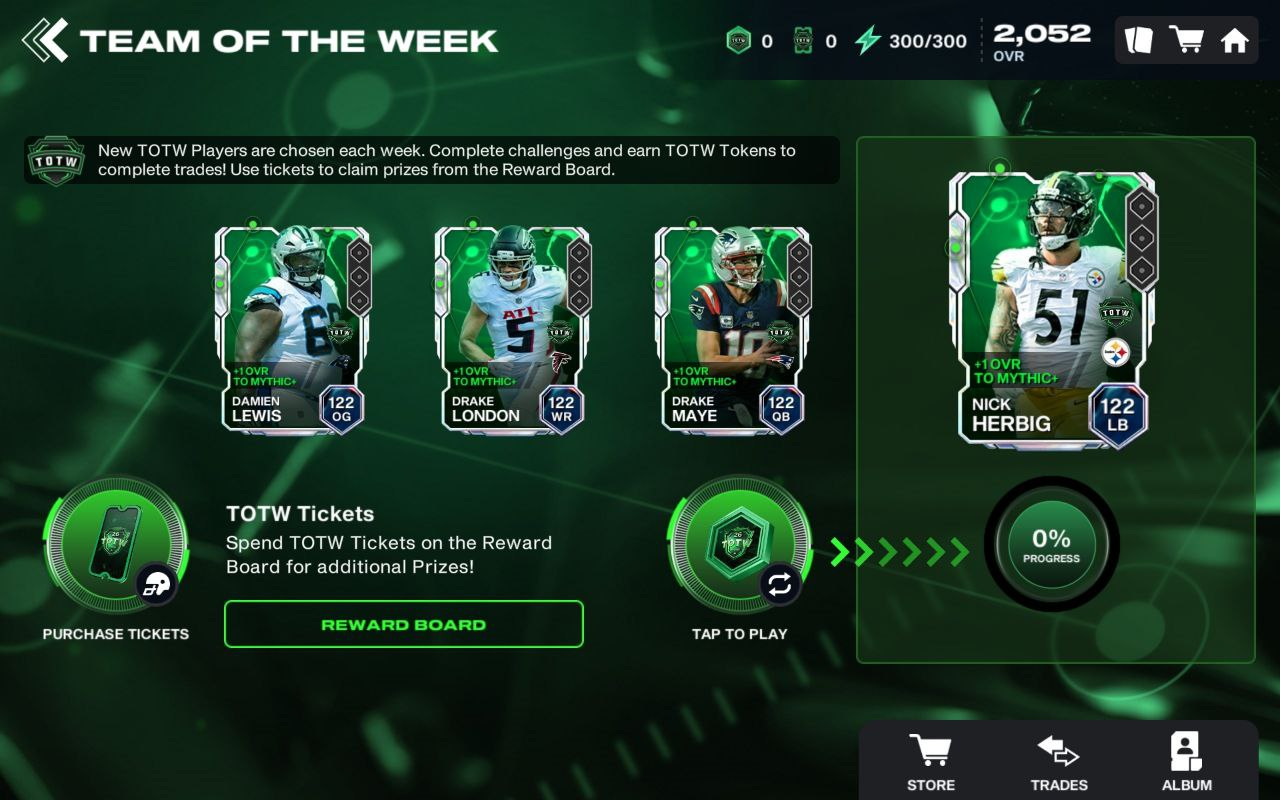The height and width of the screenshot is (800, 1280).
Task: Go to Trades
Action: point(1058,762)
